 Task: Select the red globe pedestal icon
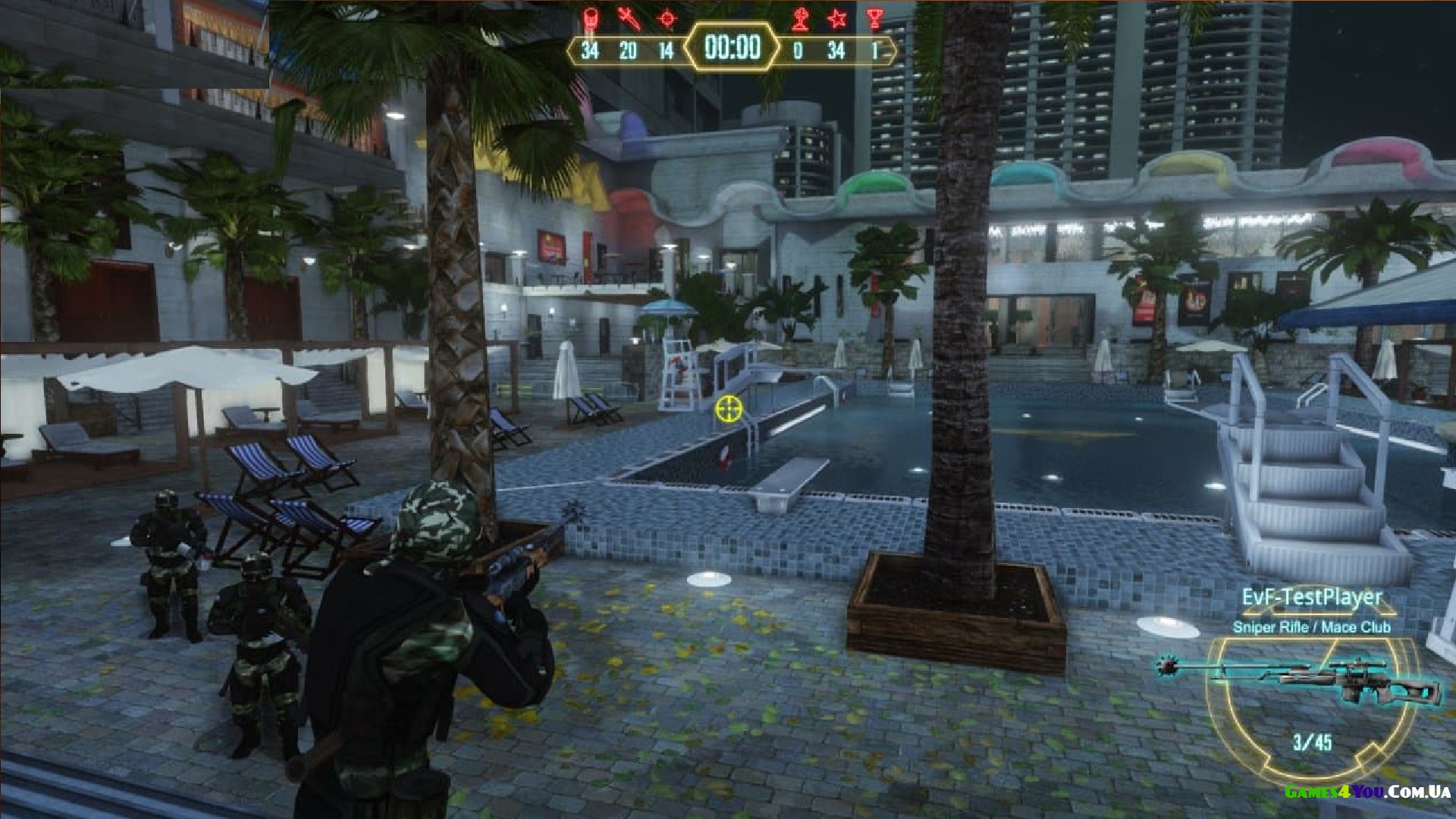(x=799, y=18)
